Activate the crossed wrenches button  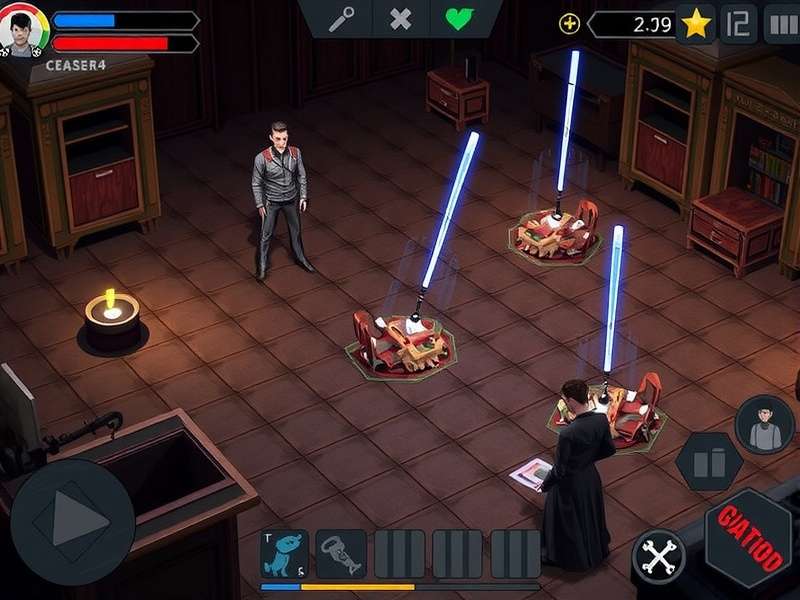pos(659,556)
